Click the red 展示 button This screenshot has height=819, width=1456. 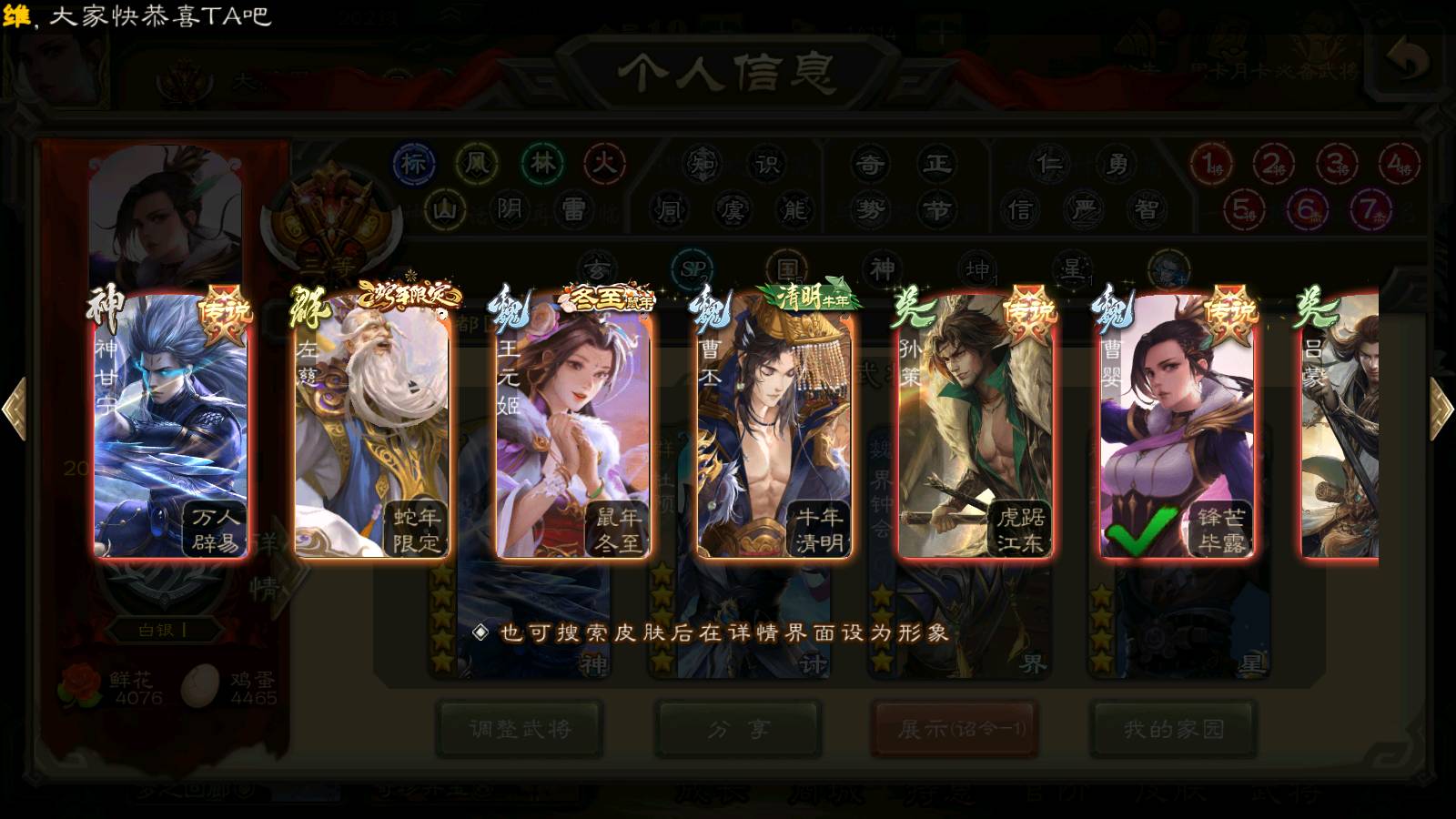pyautogui.click(x=955, y=729)
